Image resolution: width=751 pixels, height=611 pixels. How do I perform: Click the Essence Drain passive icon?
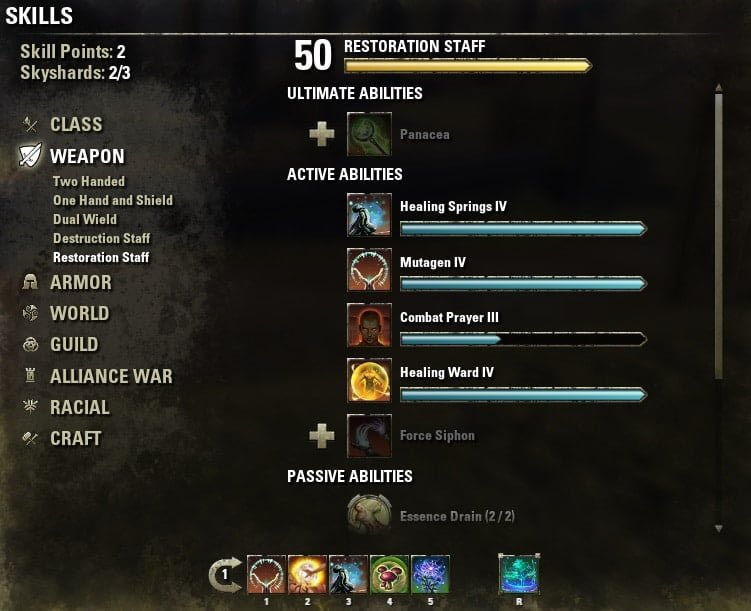pyautogui.click(x=368, y=516)
